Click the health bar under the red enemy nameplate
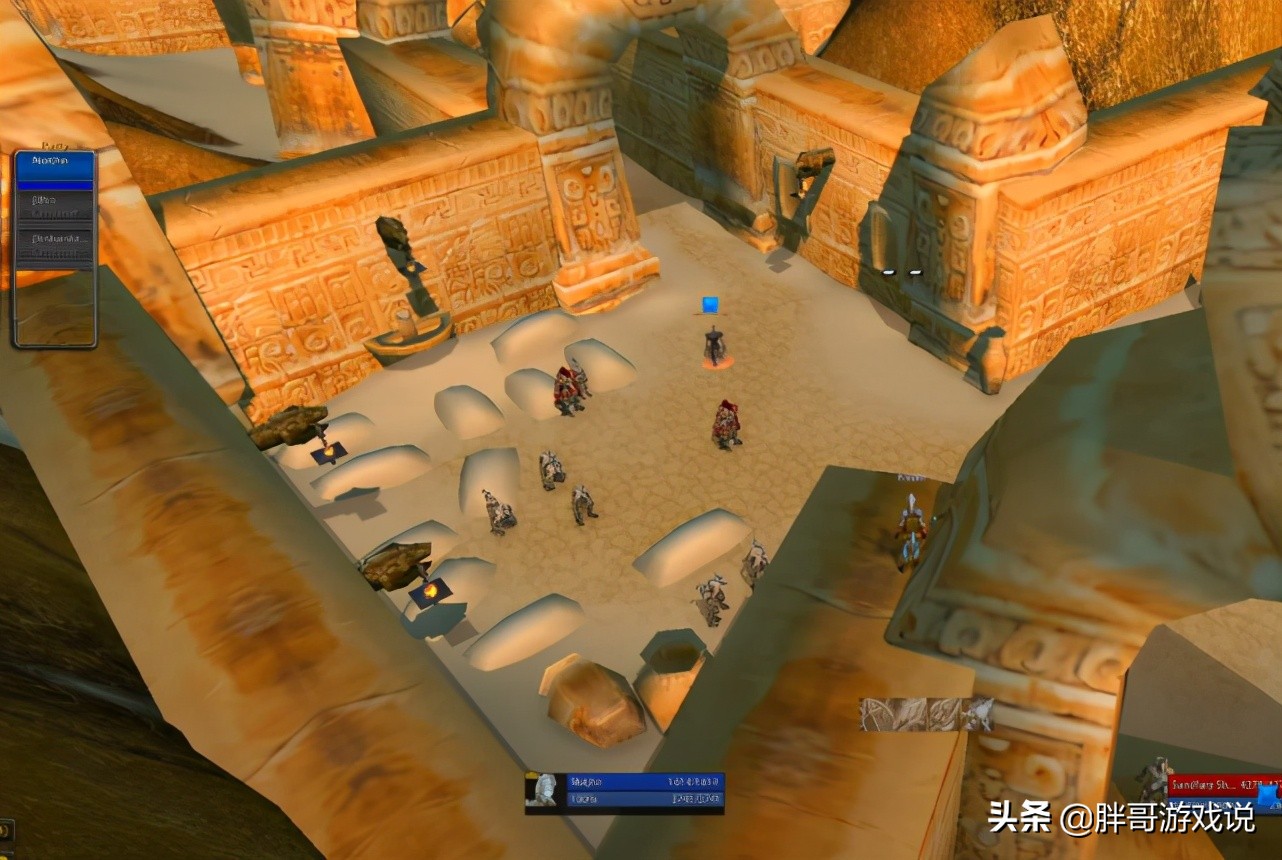The image size is (1282, 860). (1215, 804)
